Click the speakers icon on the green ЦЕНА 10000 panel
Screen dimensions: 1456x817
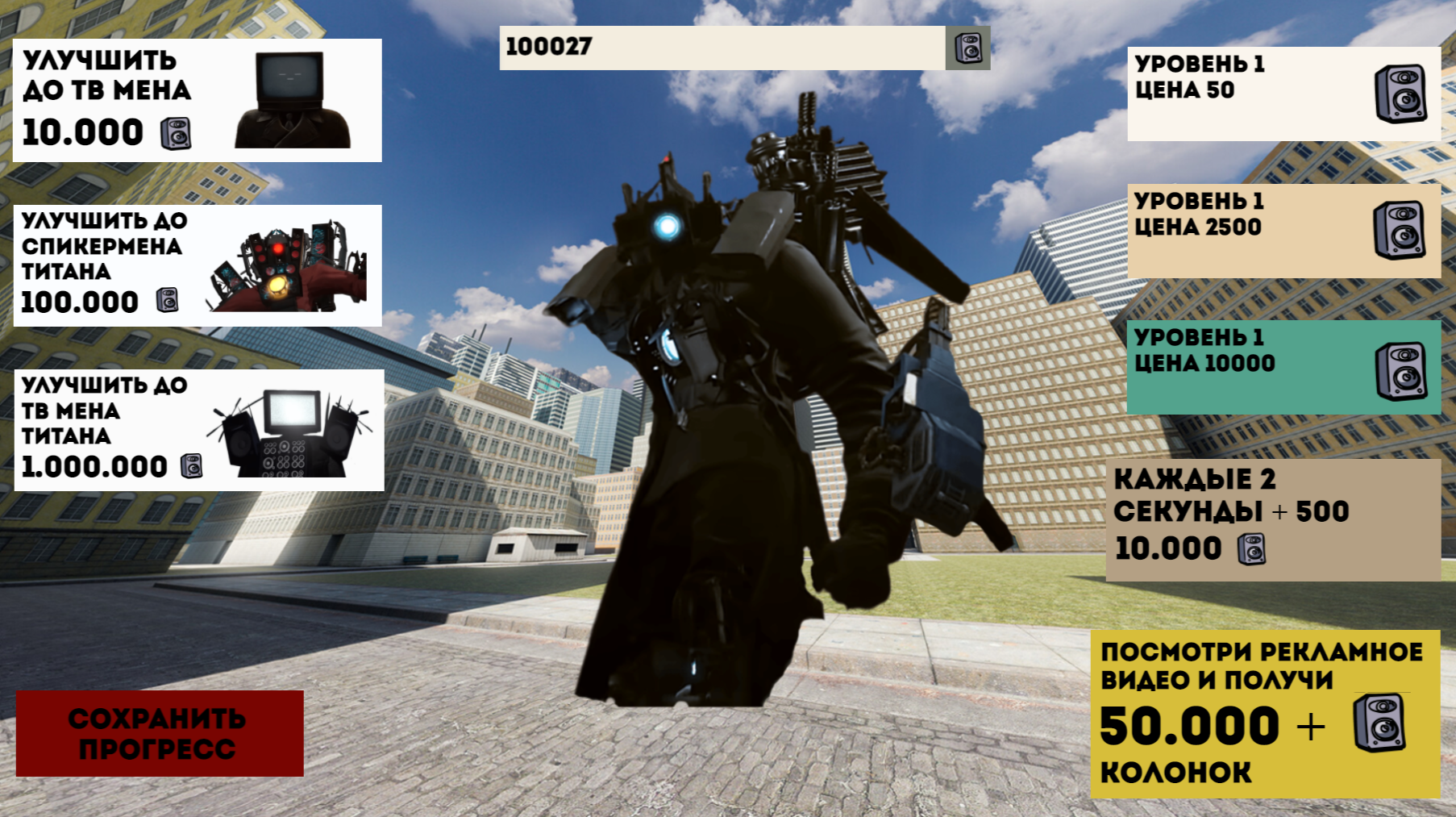[1400, 367]
